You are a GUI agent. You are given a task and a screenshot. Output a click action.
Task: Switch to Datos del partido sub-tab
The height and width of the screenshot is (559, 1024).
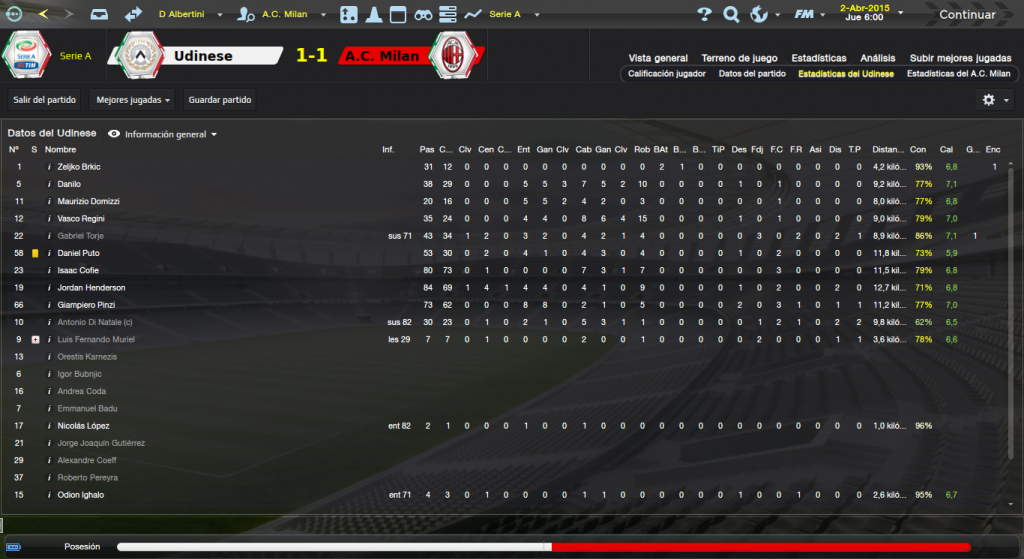(x=752, y=74)
